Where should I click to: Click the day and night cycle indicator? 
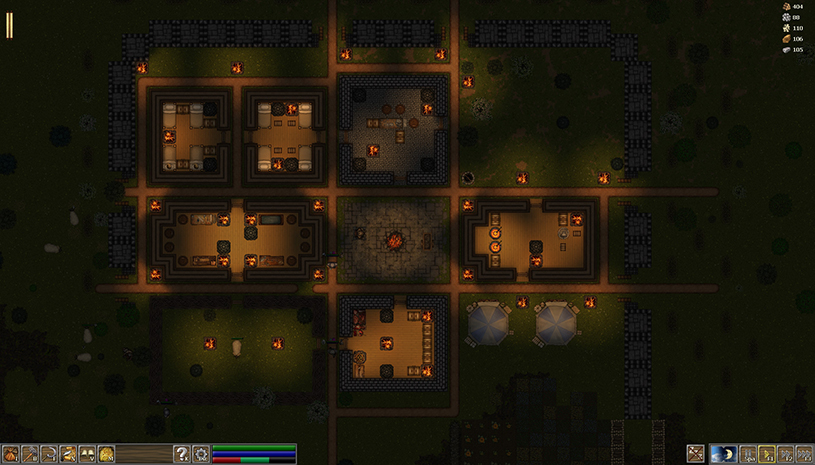pos(723,454)
